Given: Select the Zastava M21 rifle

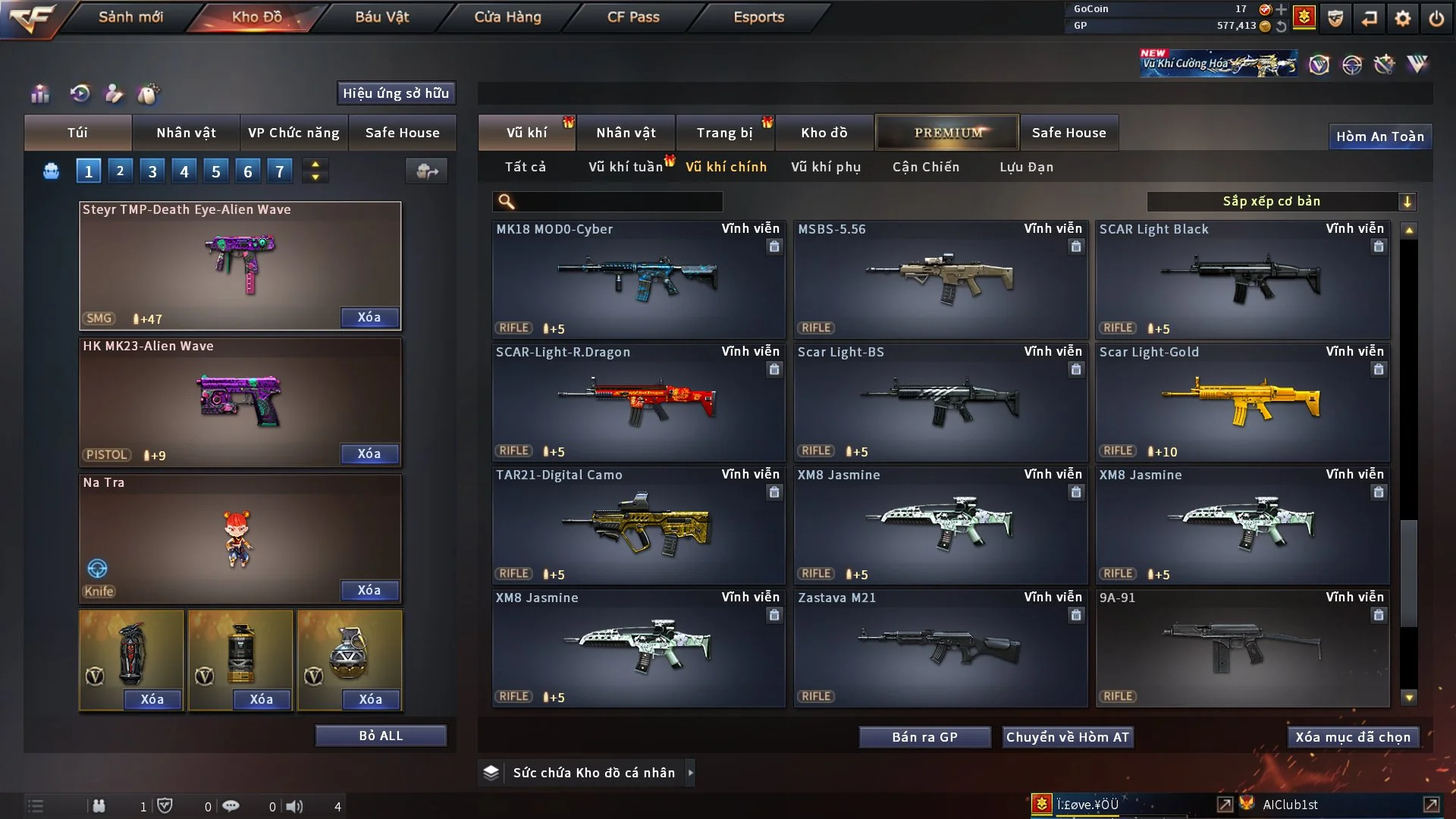Looking at the screenshot, I should [x=940, y=648].
